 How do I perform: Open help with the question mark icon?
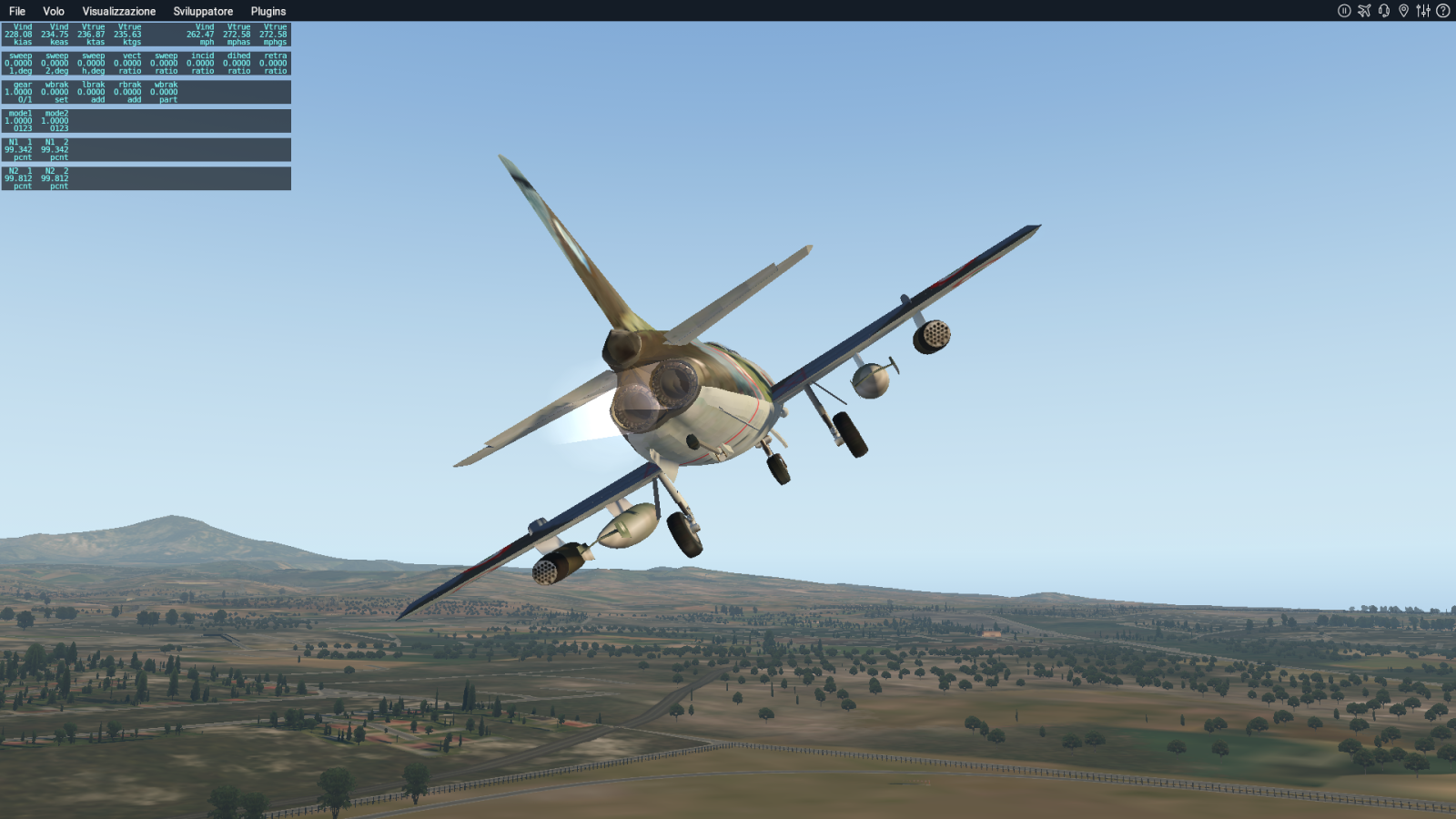pyautogui.click(x=1443, y=11)
